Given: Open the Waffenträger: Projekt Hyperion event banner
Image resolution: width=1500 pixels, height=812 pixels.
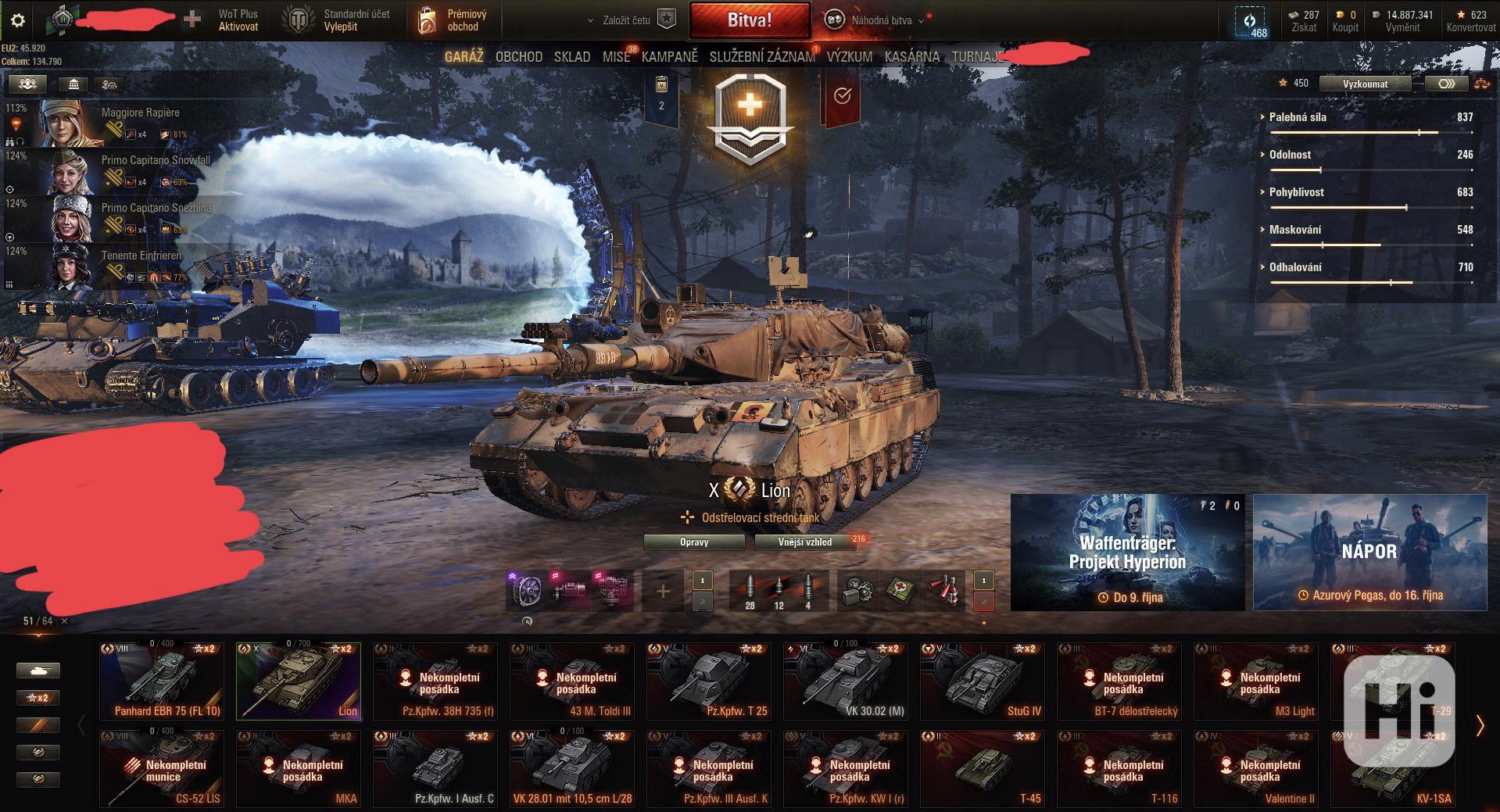Looking at the screenshot, I should point(1127,552).
